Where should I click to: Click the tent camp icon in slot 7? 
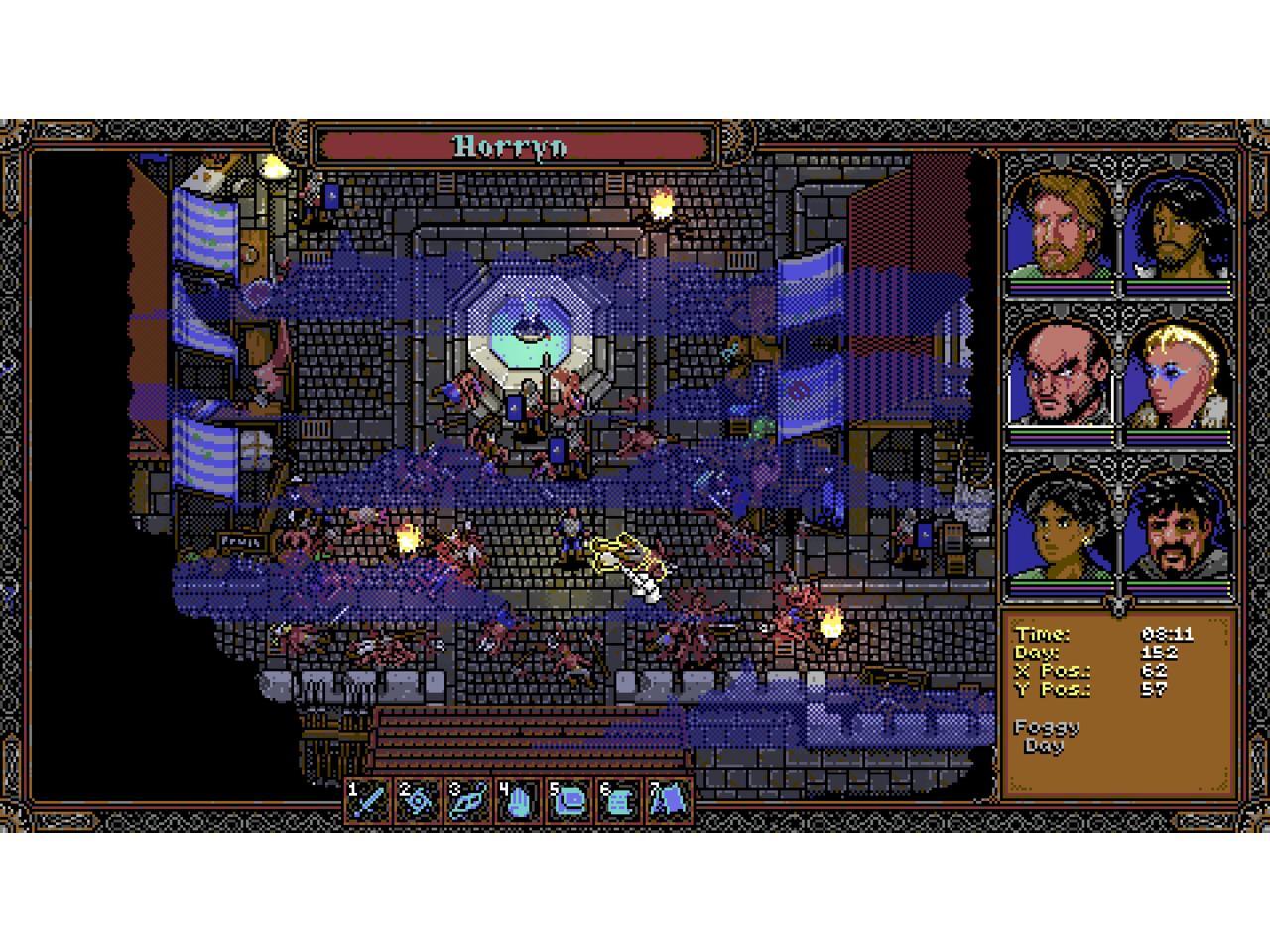(668, 799)
